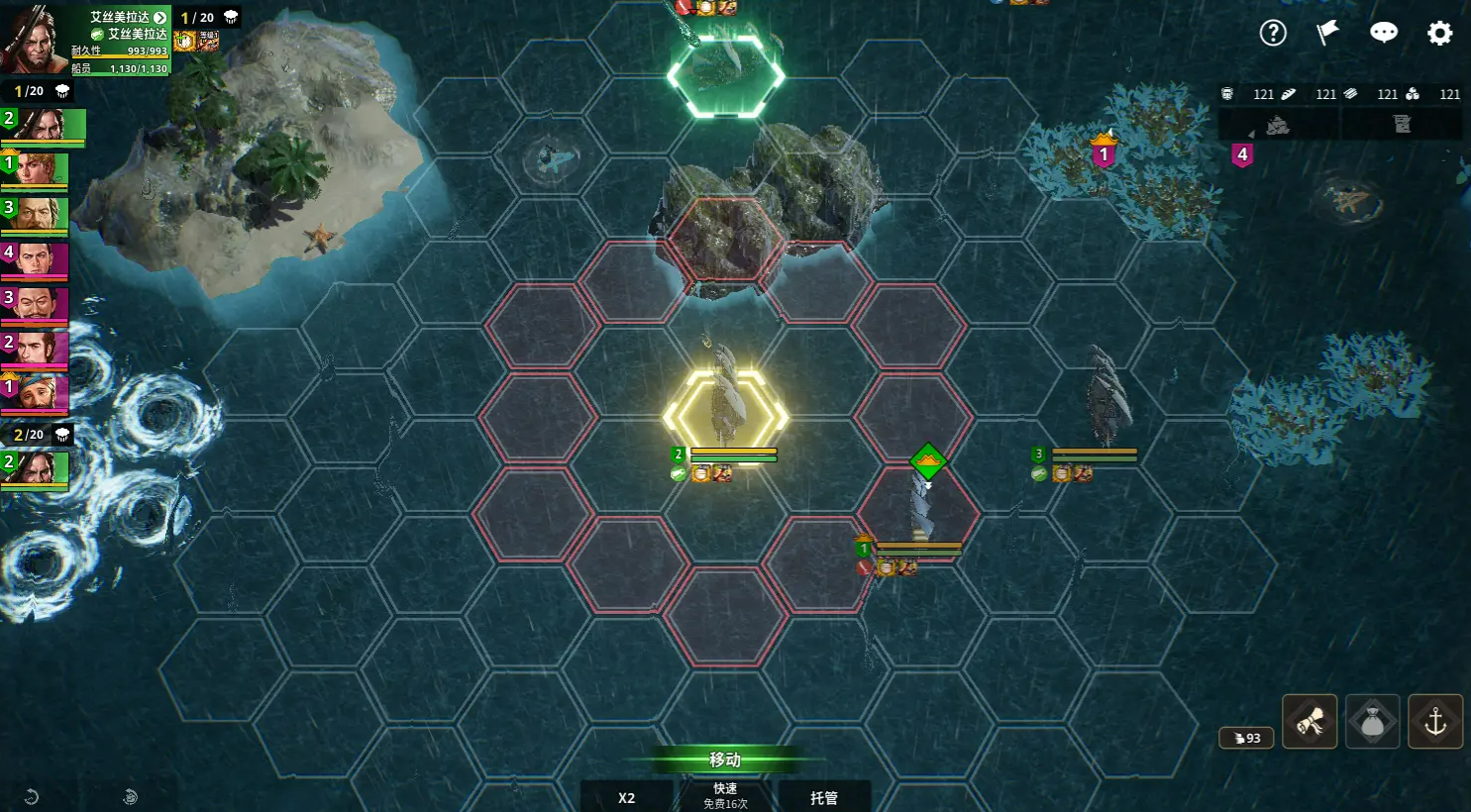1471x812 pixels.
Task: Activate the rolled scroll ability
Action: 1310,722
